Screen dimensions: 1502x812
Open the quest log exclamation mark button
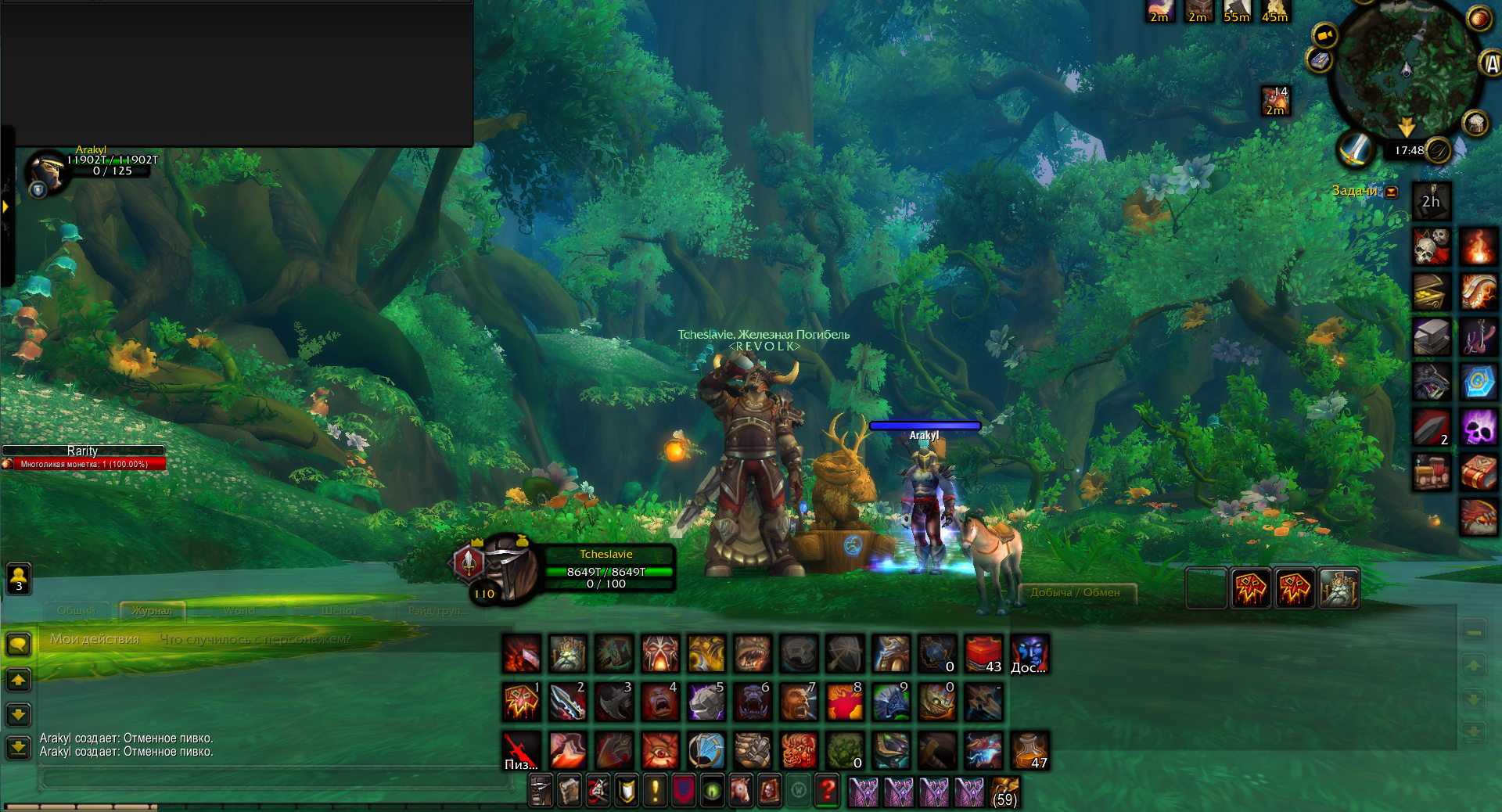[655, 791]
